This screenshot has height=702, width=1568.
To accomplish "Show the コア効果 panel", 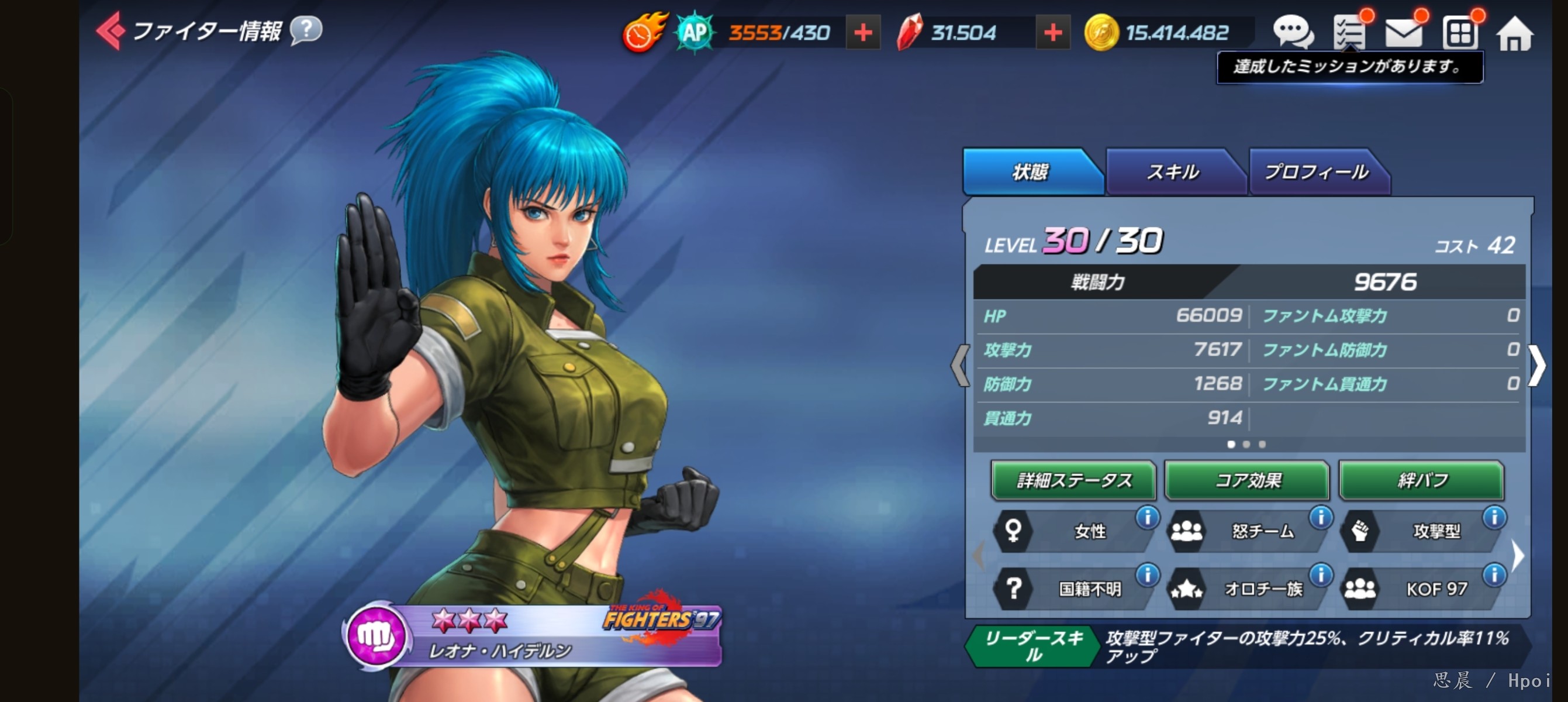I will (x=1246, y=480).
